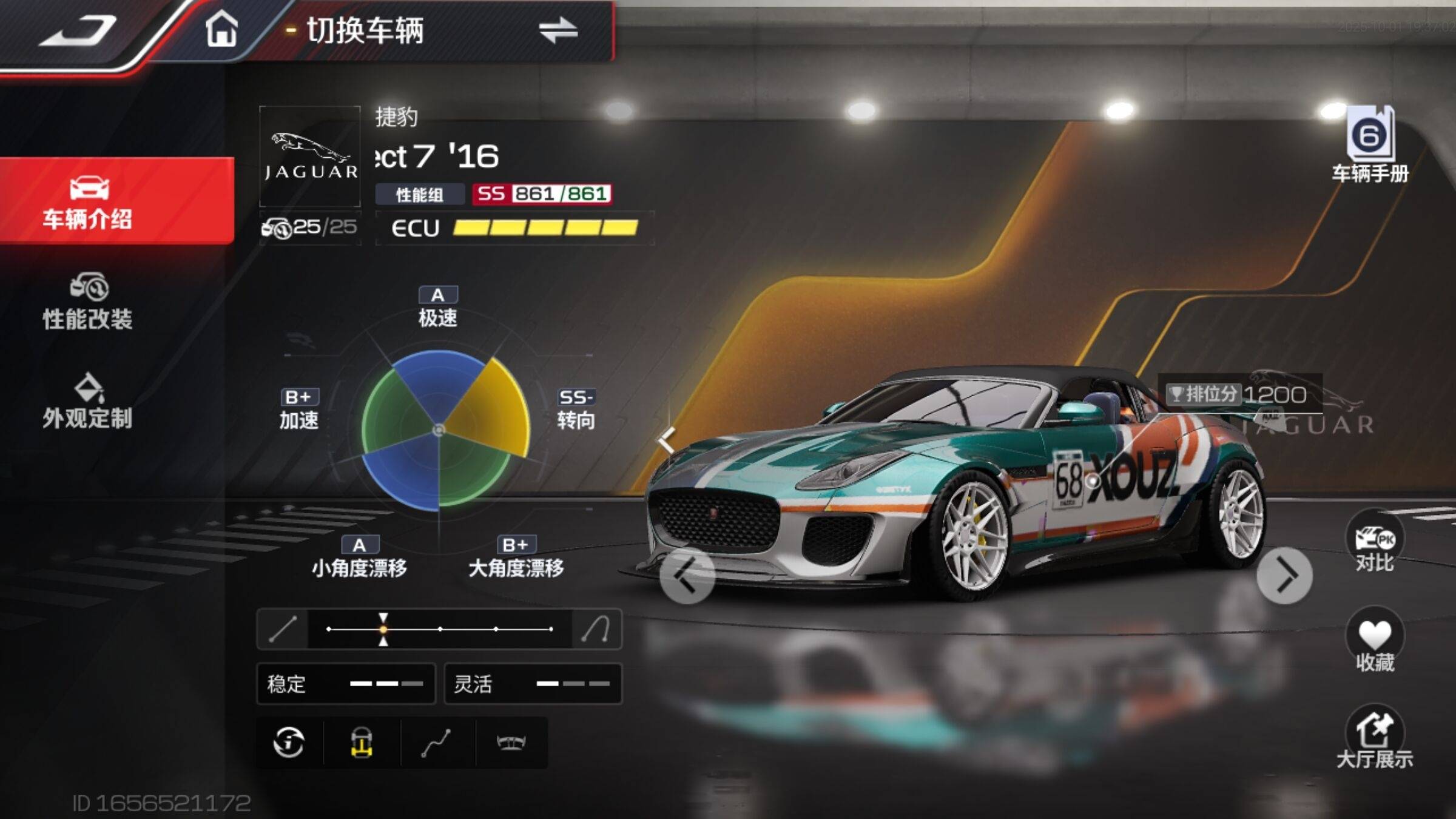Switch to the 性能改装 tab

pyautogui.click(x=88, y=302)
